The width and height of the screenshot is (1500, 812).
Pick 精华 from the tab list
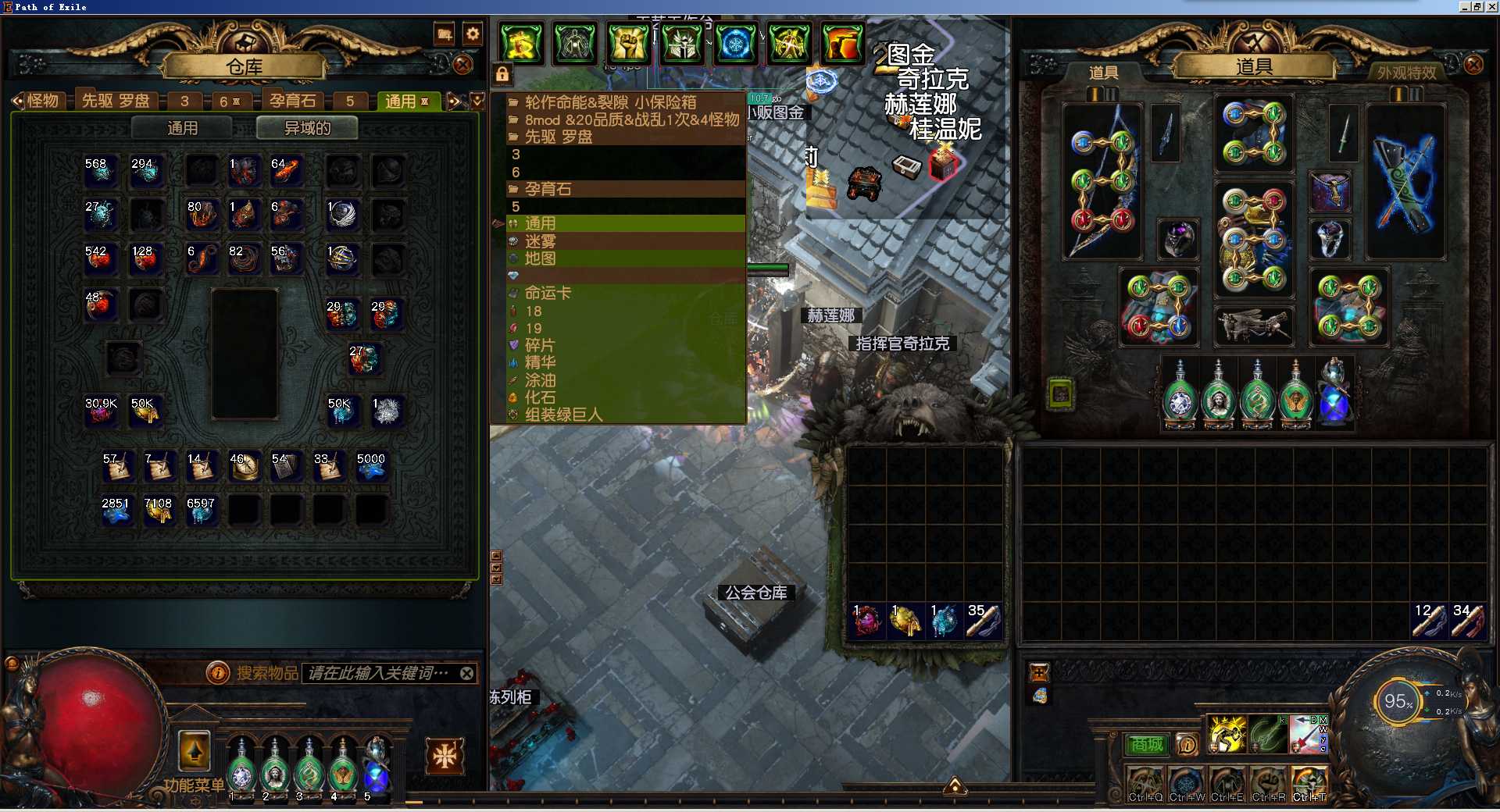(x=540, y=362)
